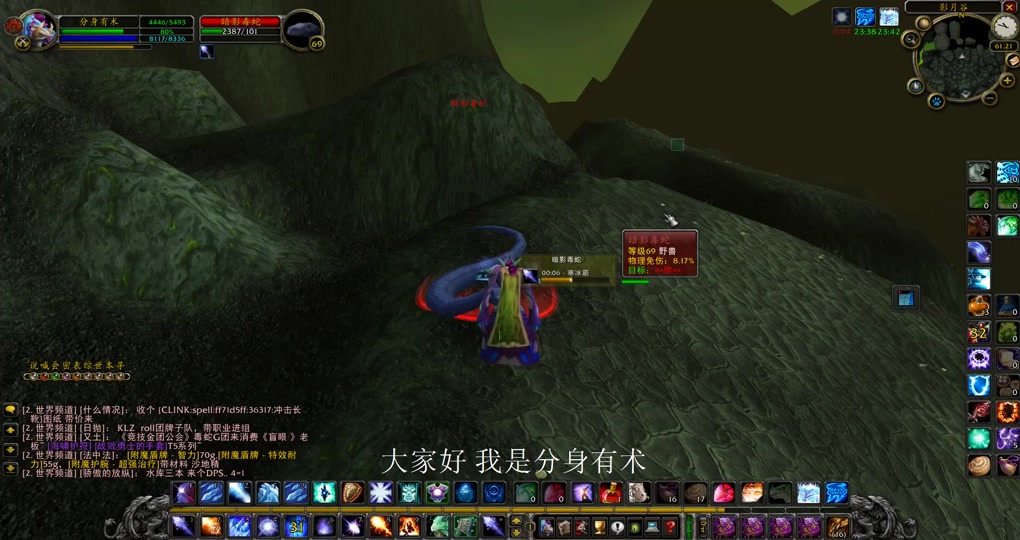
Task: Activate the fire blast spell on the bottom bar
Action: tap(212, 526)
